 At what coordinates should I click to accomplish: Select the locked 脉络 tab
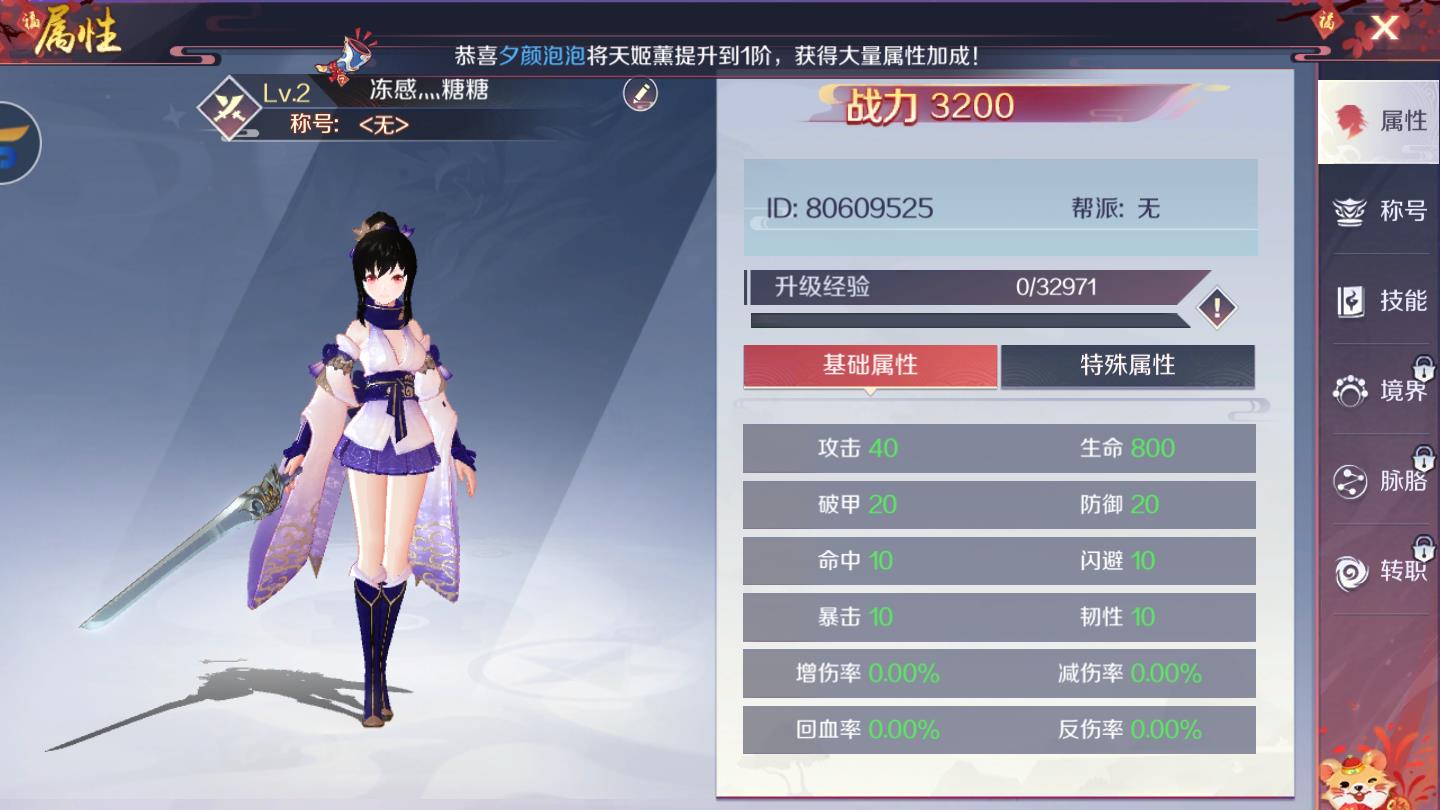(1378, 481)
